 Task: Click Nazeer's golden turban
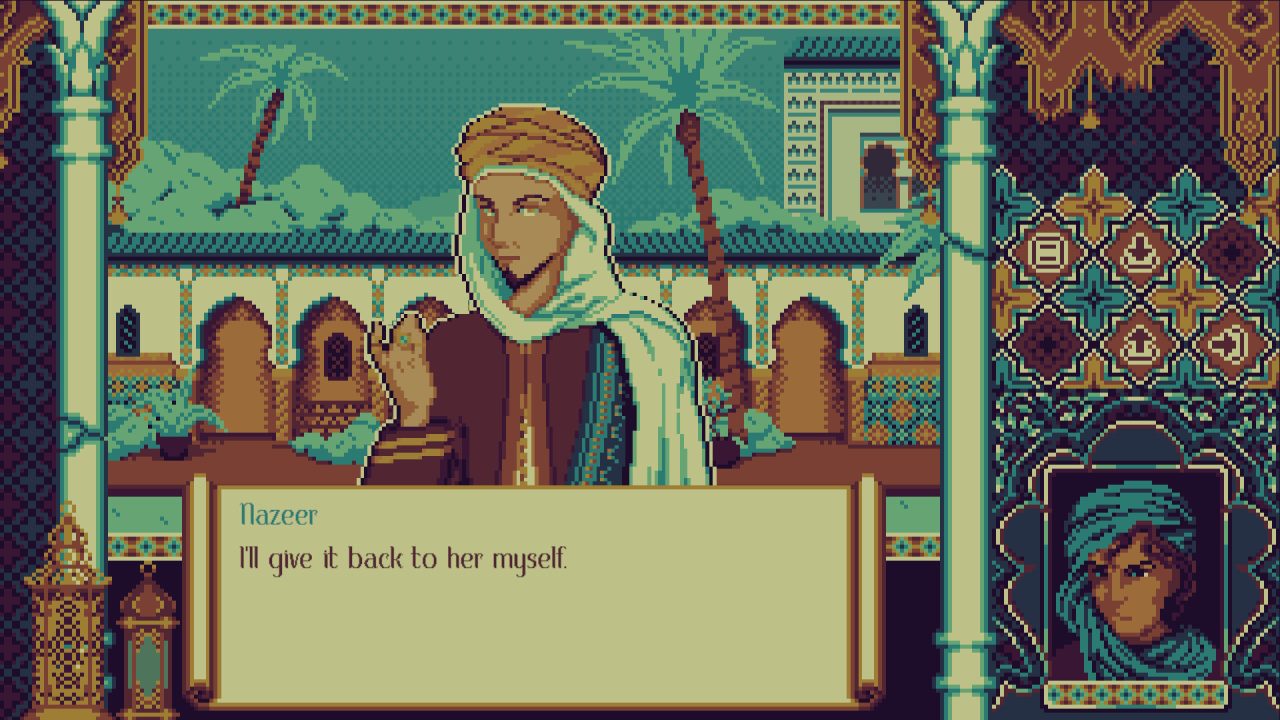pos(520,140)
